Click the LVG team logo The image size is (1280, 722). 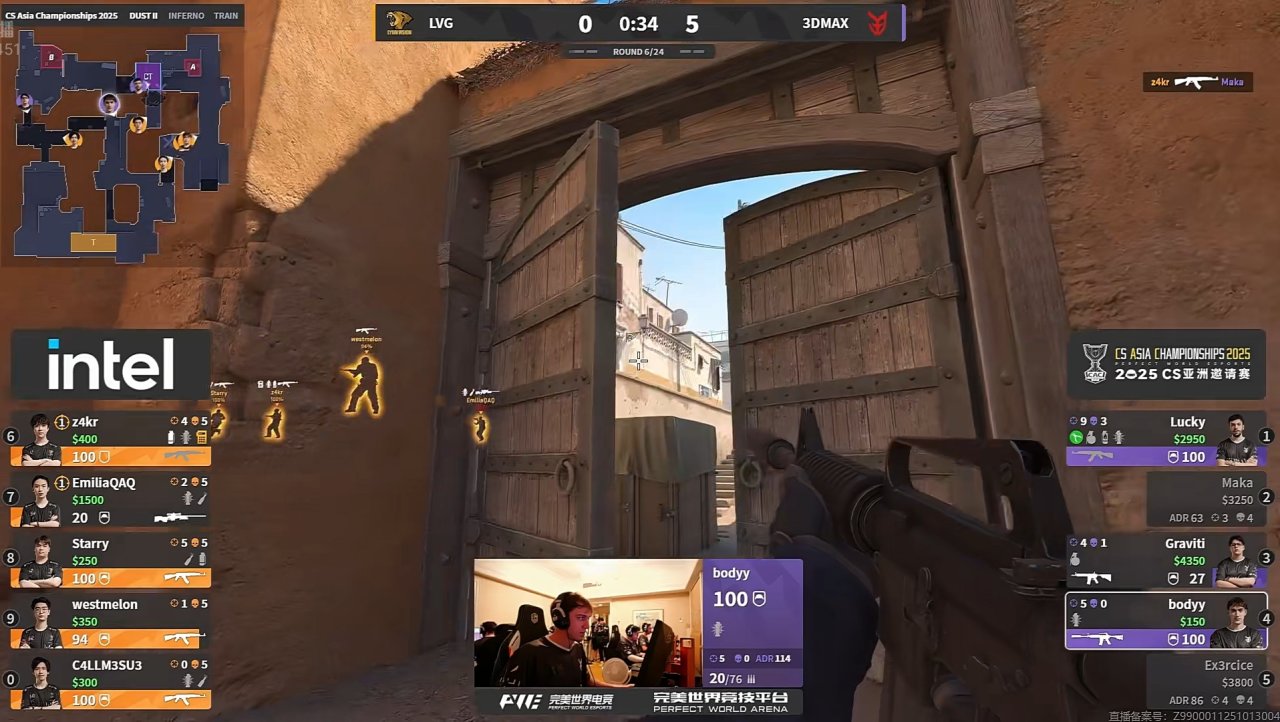tap(399, 23)
